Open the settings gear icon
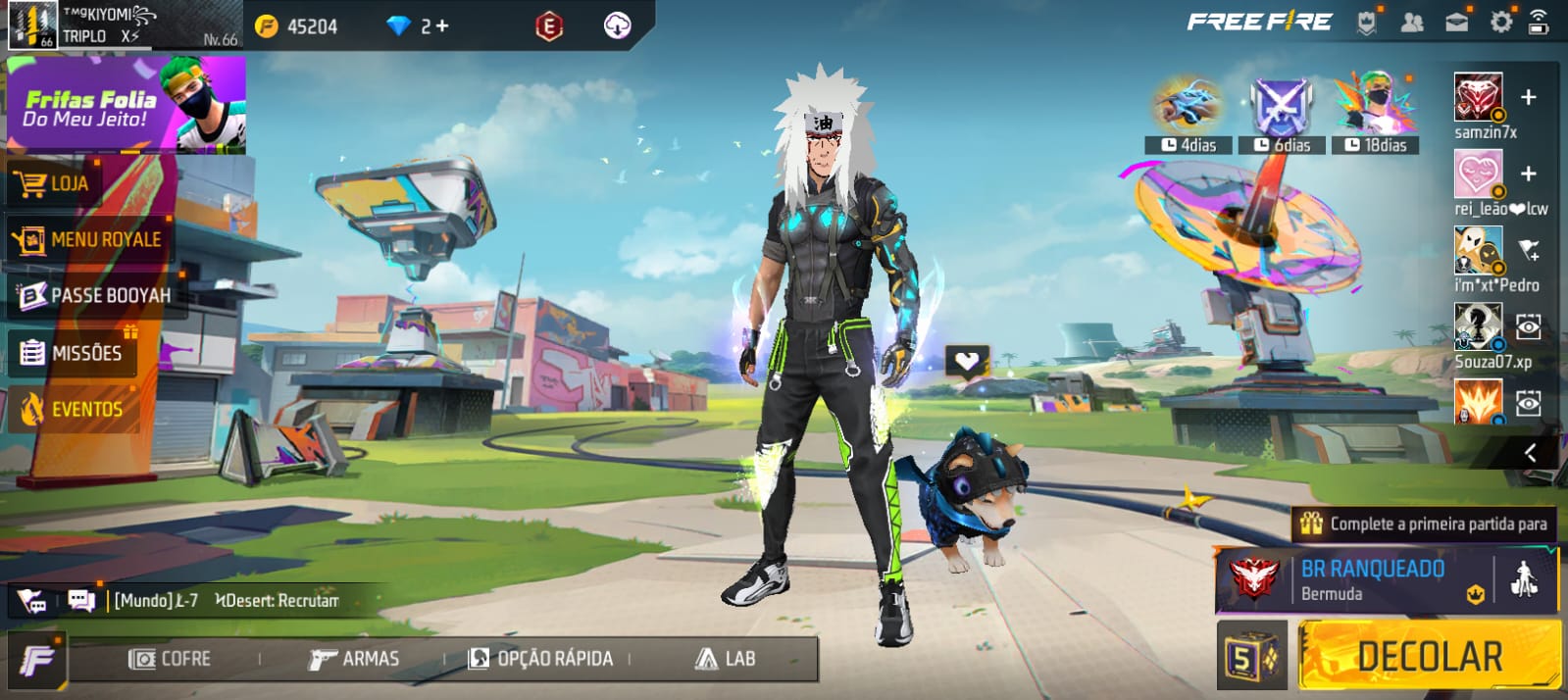The image size is (1568, 700). tap(1500, 22)
